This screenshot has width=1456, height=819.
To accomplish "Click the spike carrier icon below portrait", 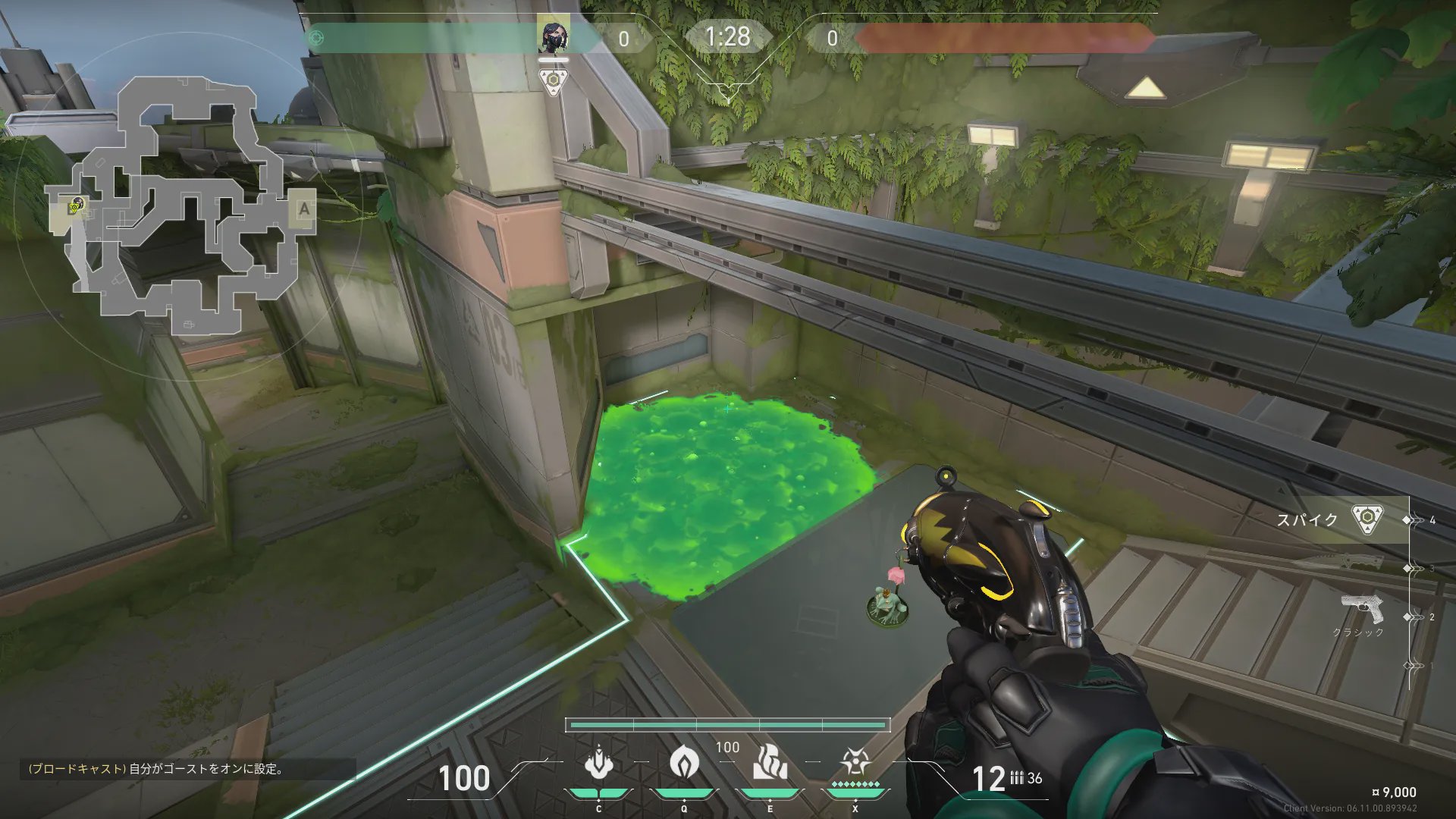I will [x=554, y=81].
